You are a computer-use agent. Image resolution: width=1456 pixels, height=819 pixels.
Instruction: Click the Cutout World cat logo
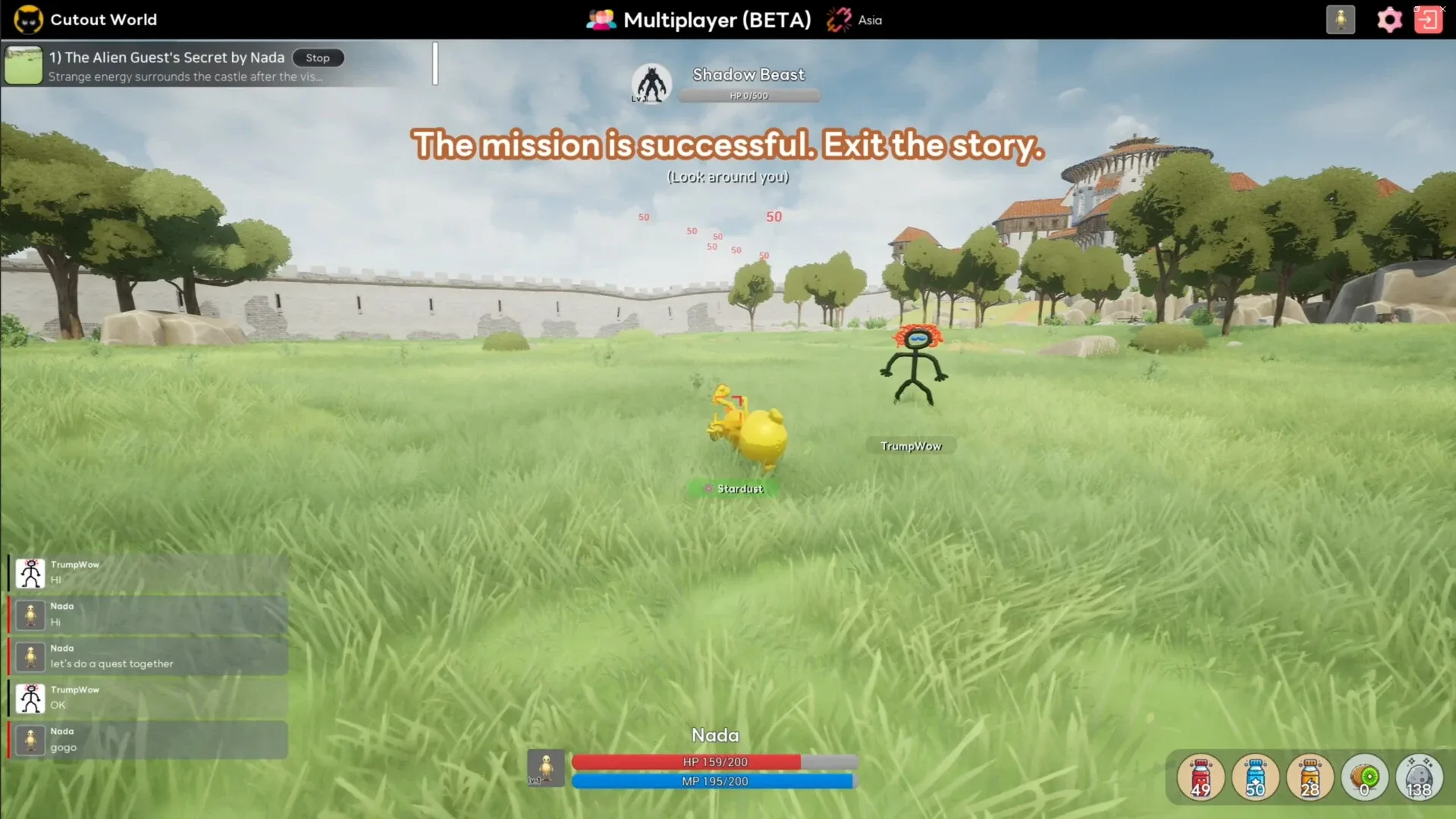point(28,19)
